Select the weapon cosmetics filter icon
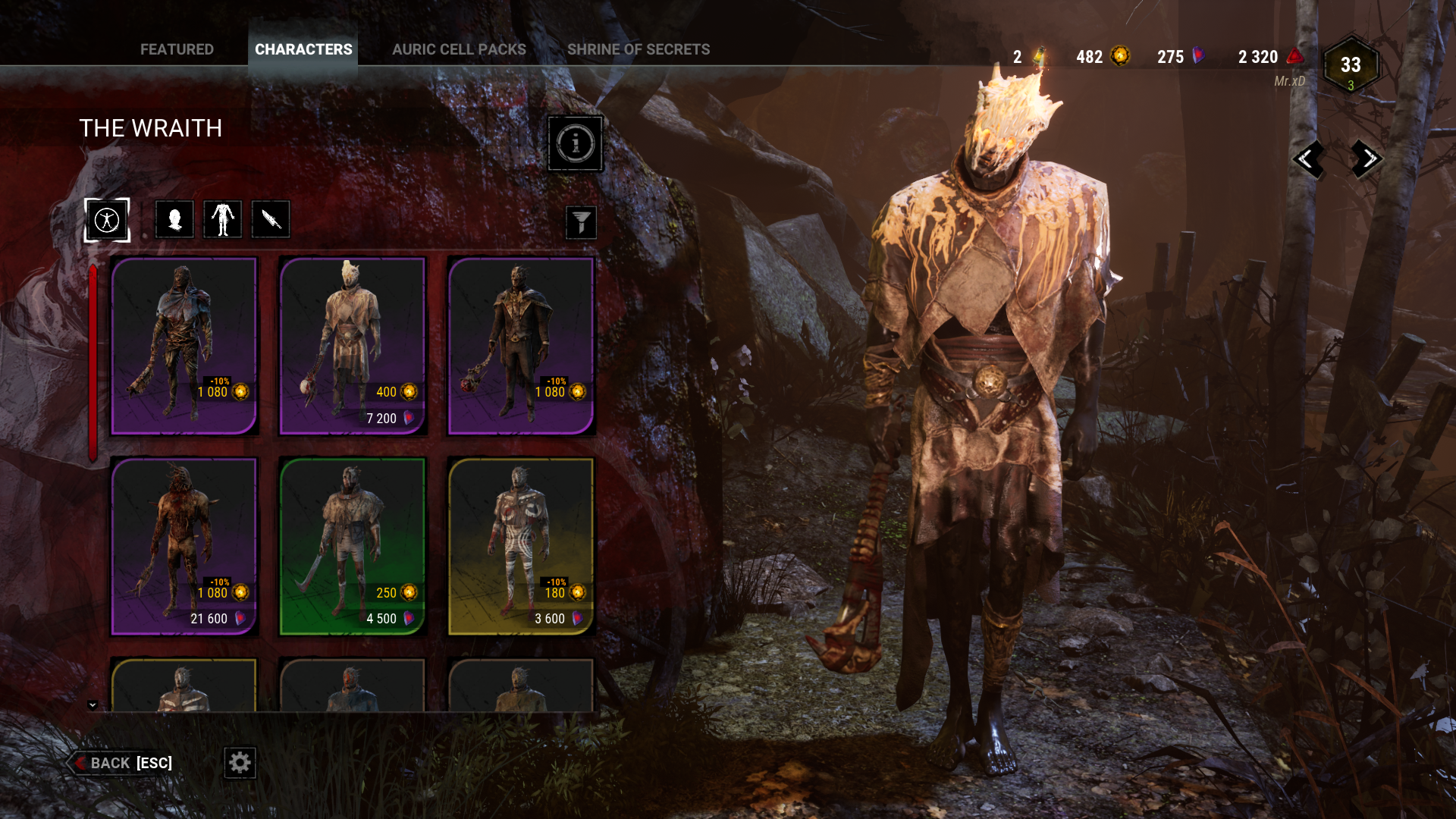 tap(271, 219)
